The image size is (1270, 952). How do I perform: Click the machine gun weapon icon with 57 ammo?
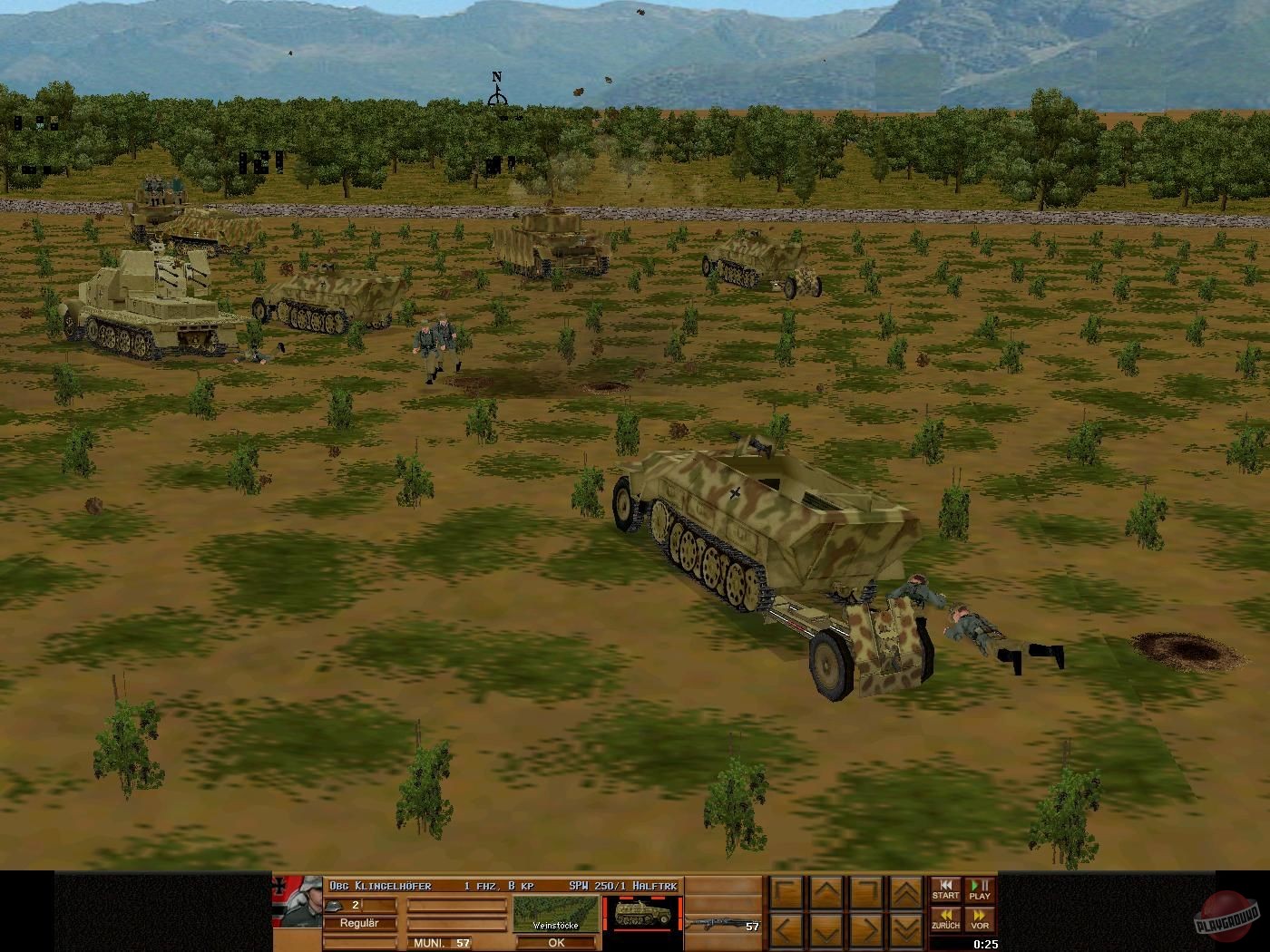coord(717,923)
